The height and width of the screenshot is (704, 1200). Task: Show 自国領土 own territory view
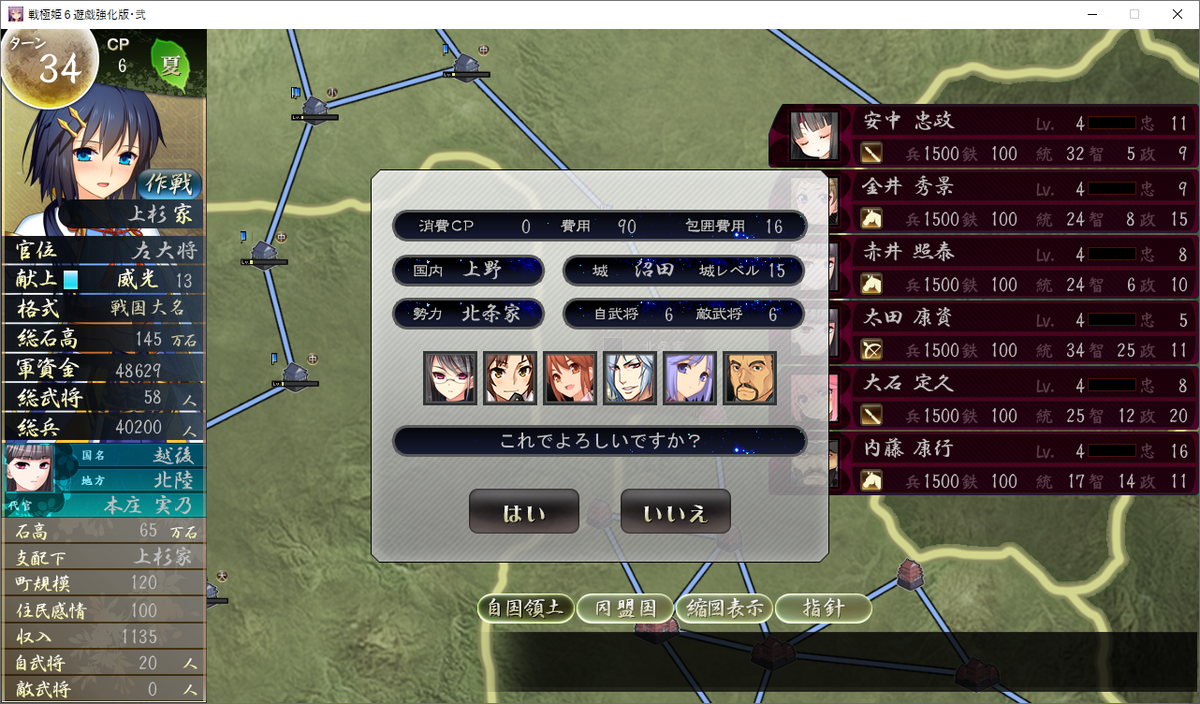click(x=525, y=608)
